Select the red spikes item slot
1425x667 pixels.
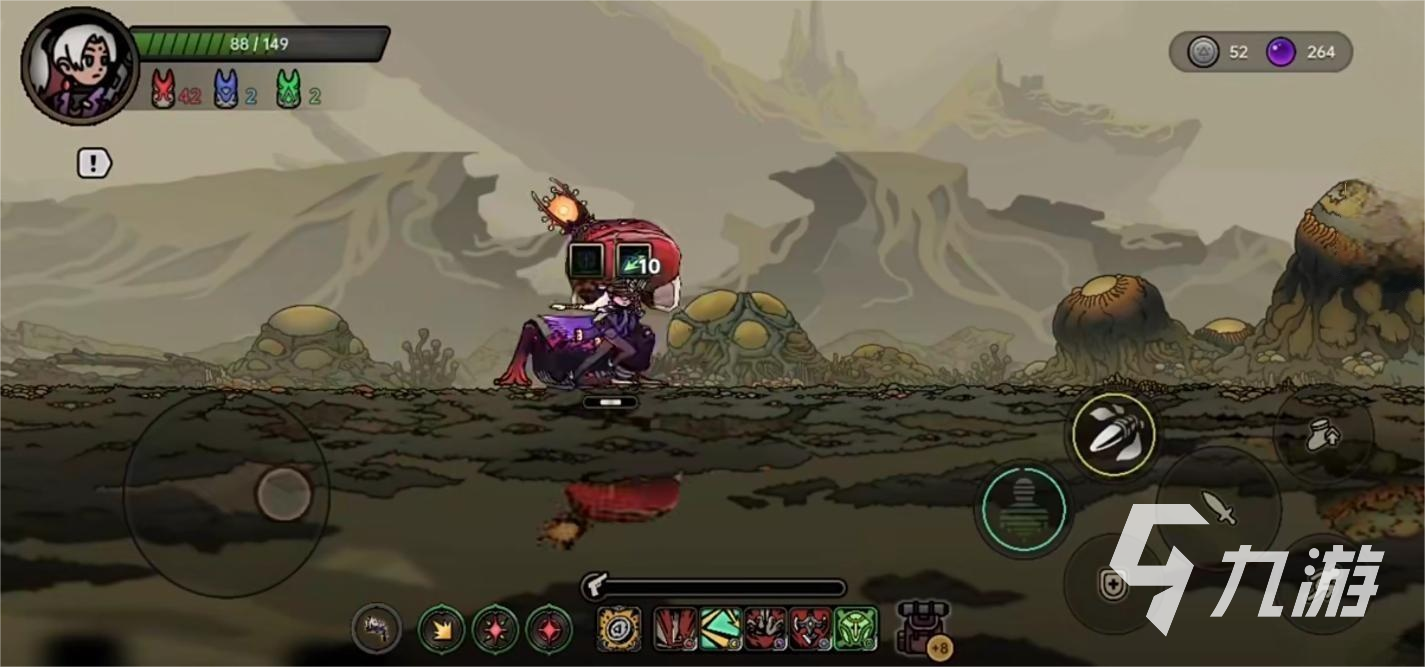675,629
